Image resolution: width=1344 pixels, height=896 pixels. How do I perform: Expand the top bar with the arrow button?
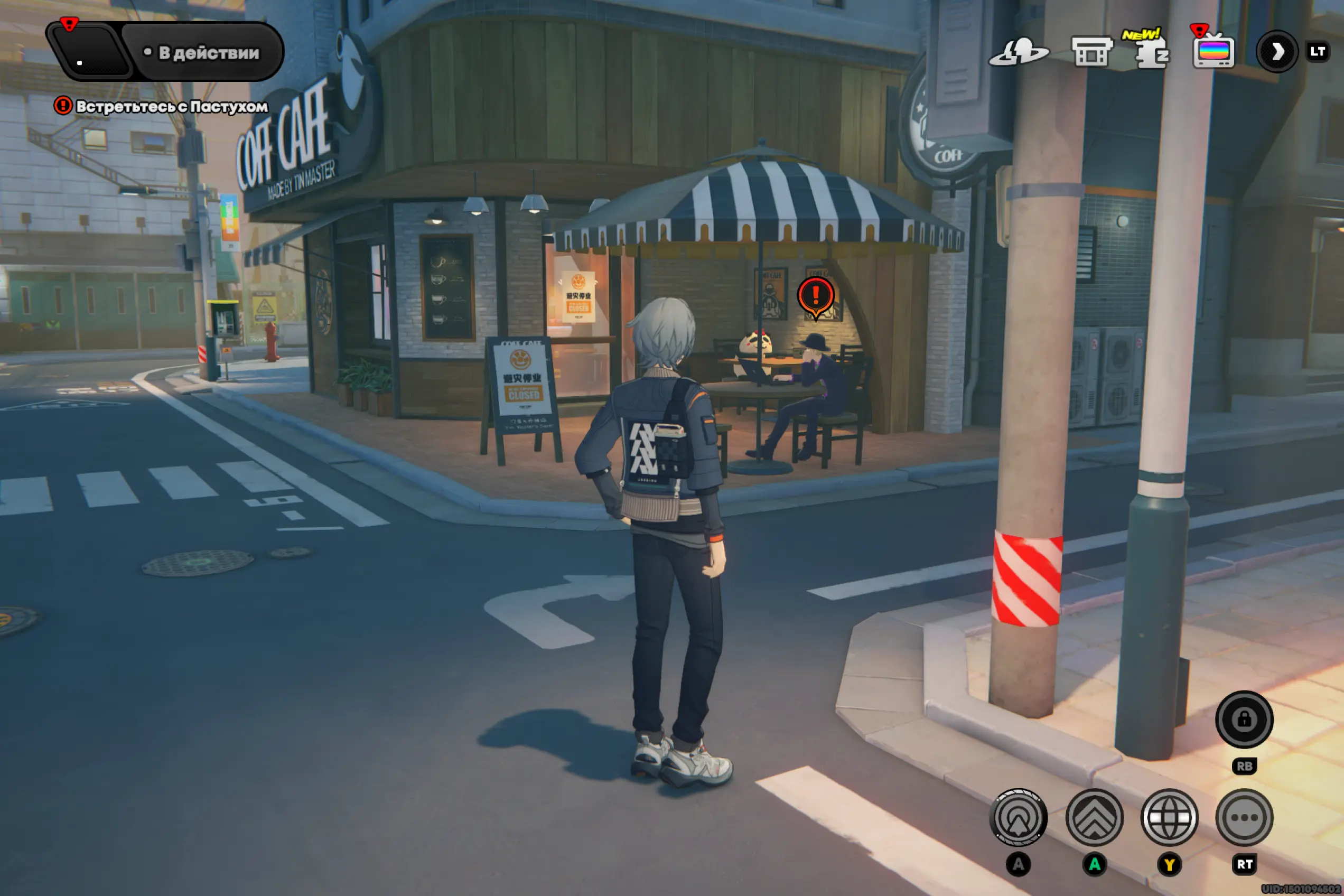click(1276, 52)
